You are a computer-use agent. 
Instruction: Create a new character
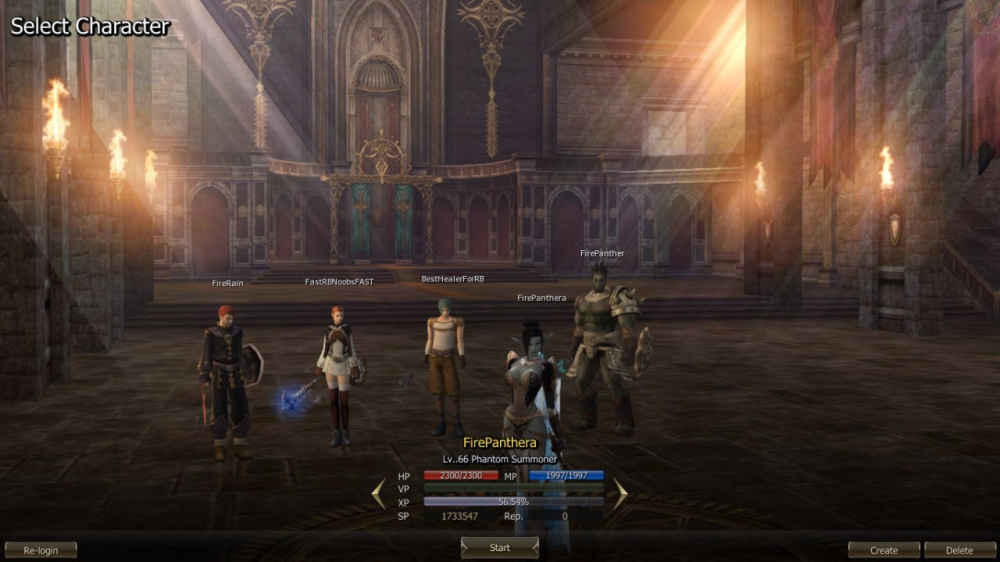(884, 550)
